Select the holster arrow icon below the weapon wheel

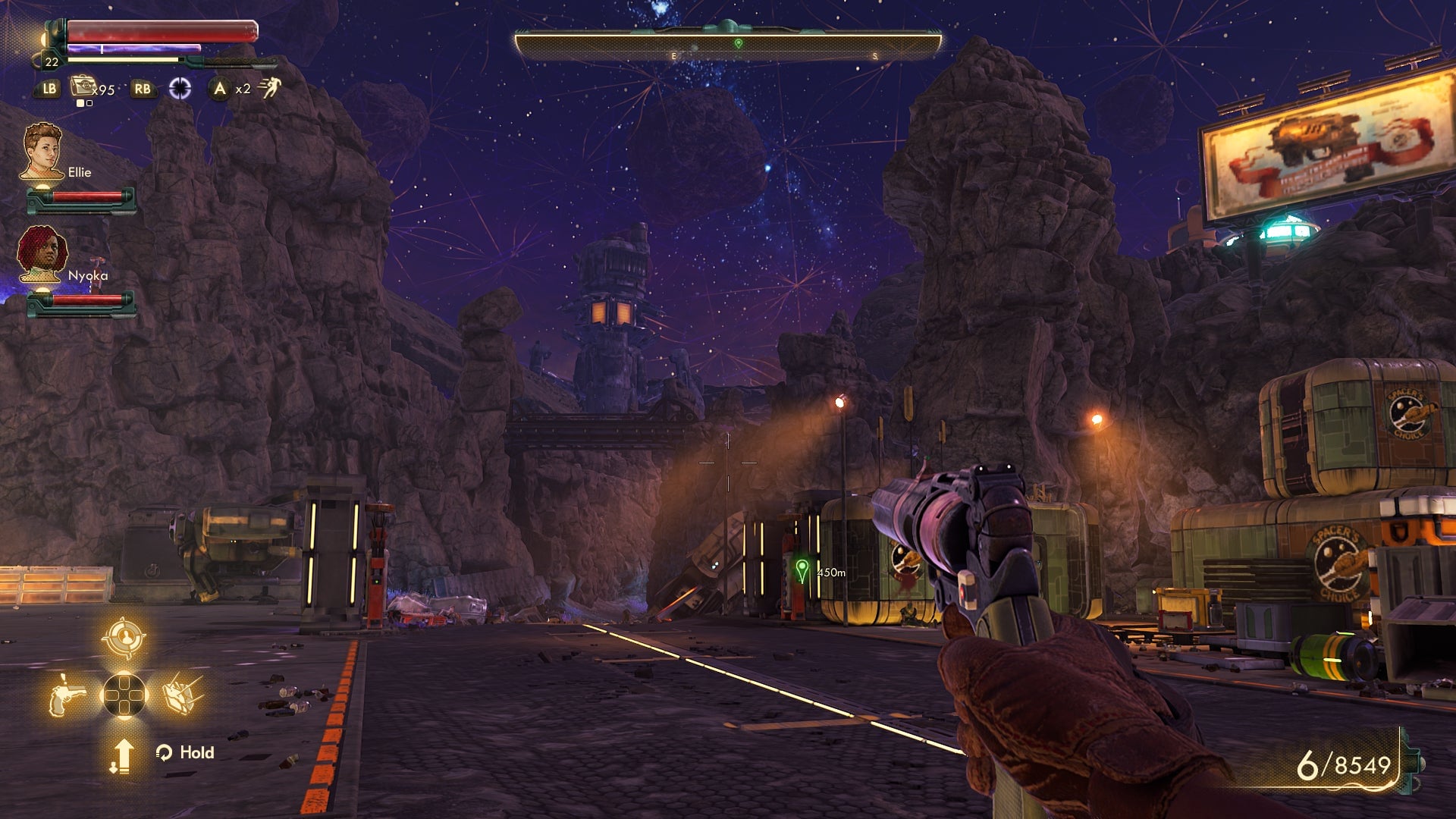coord(124,756)
